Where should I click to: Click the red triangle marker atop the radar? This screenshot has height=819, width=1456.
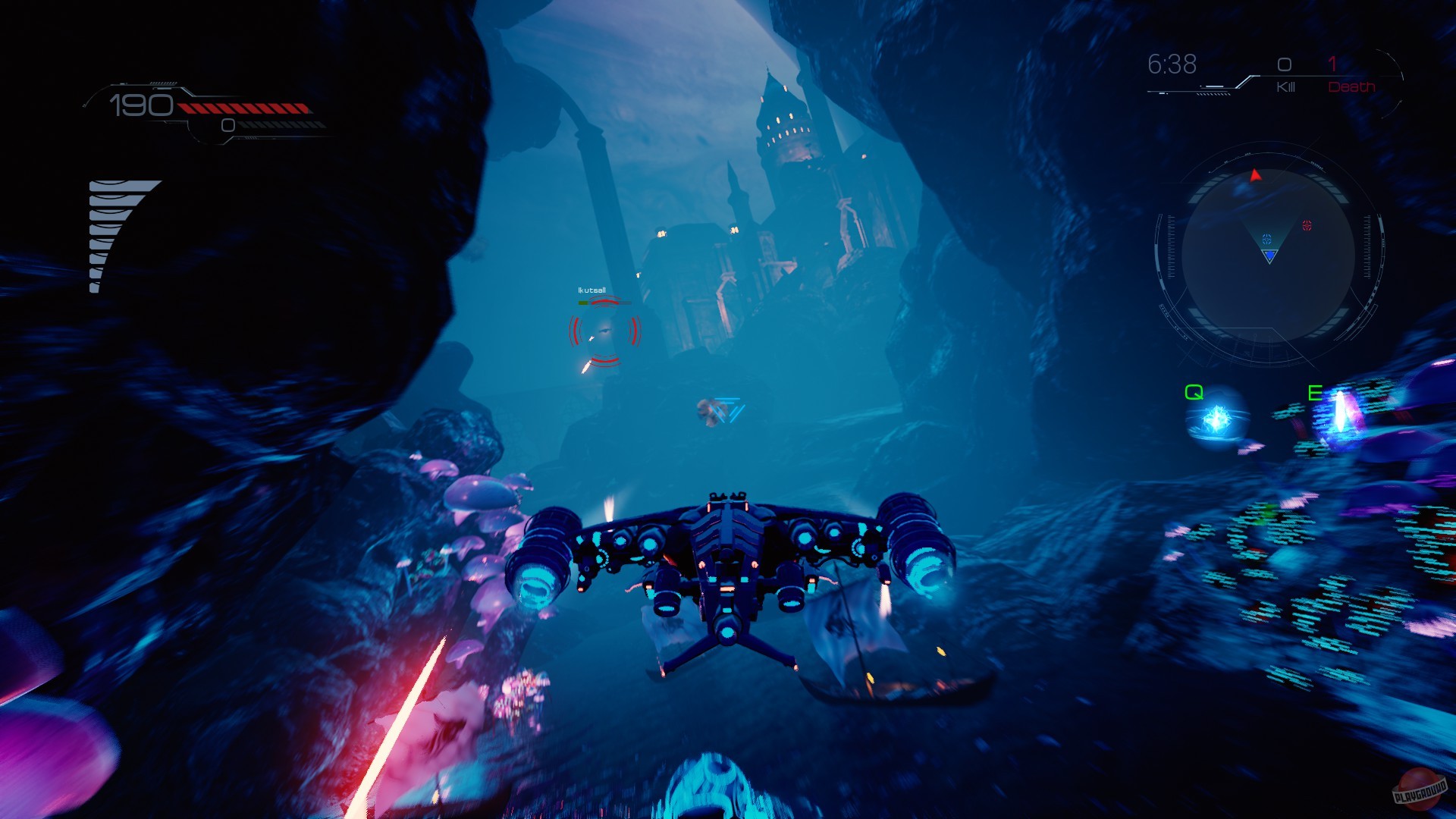[x=1255, y=175]
